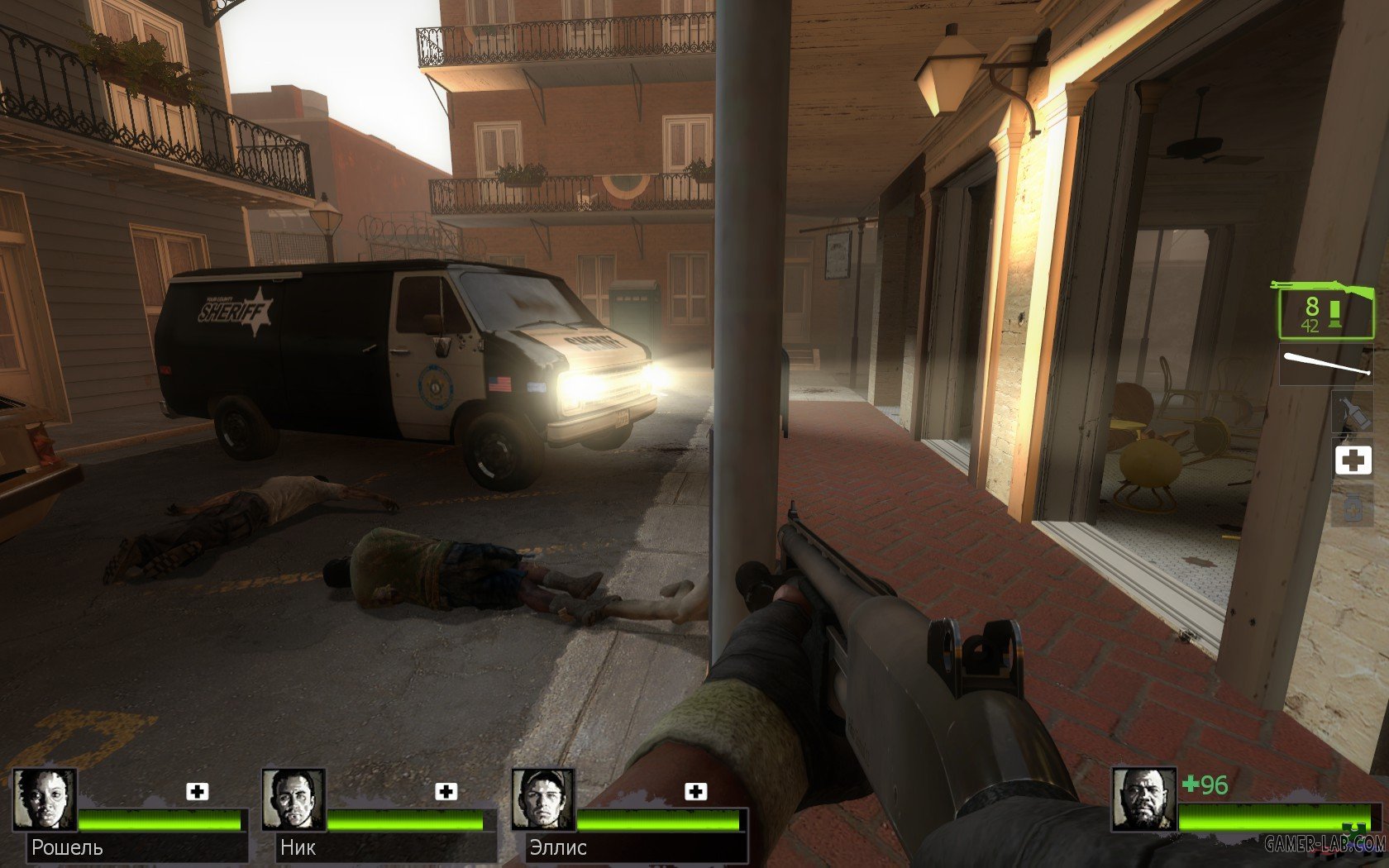This screenshot has width=1389, height=868.
Task: Click the medkit icon above Ник's health bar
Action: [x=446, y=791]
